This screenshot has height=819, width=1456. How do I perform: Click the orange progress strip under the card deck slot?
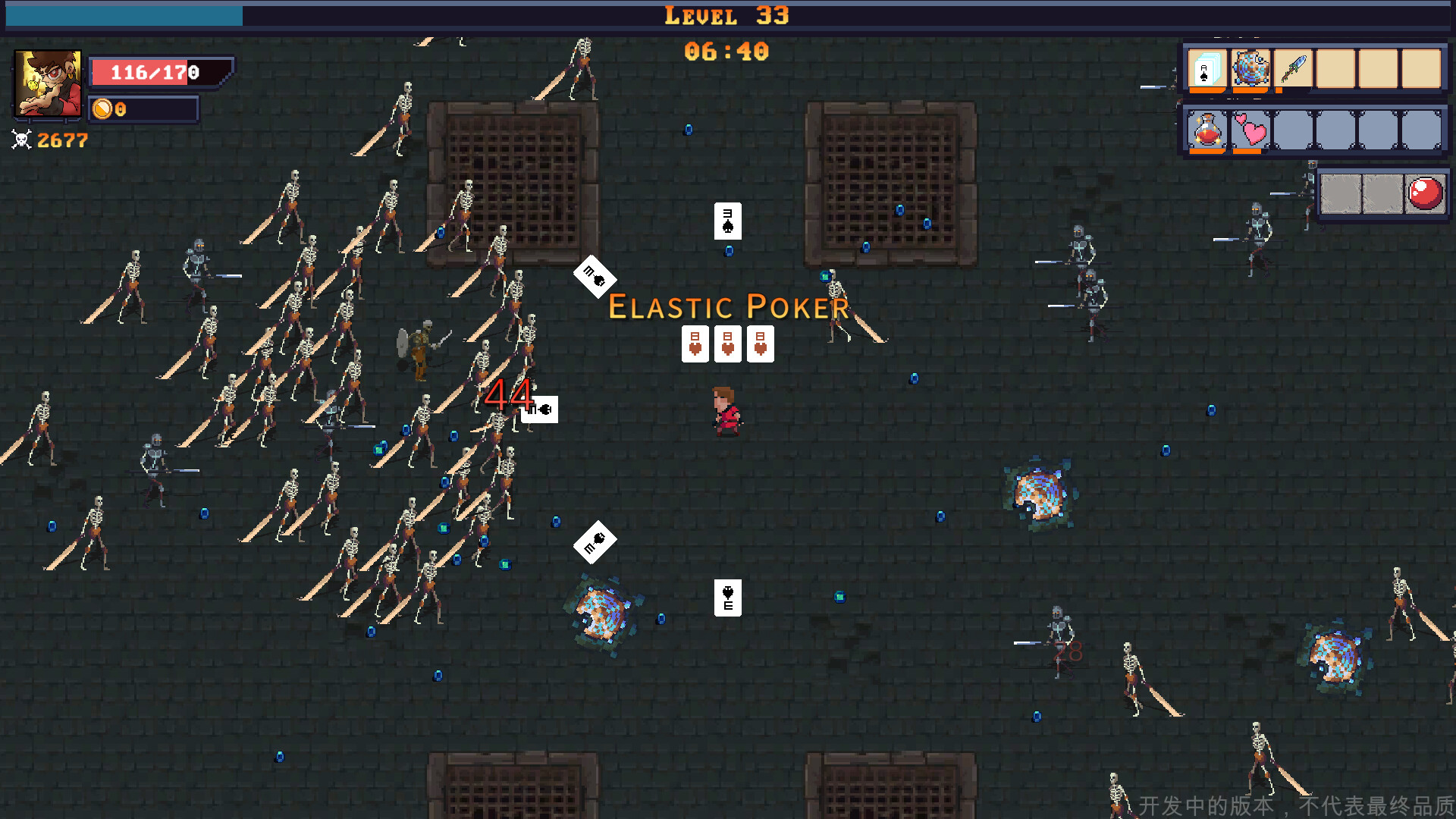[x=1209, y=89]
